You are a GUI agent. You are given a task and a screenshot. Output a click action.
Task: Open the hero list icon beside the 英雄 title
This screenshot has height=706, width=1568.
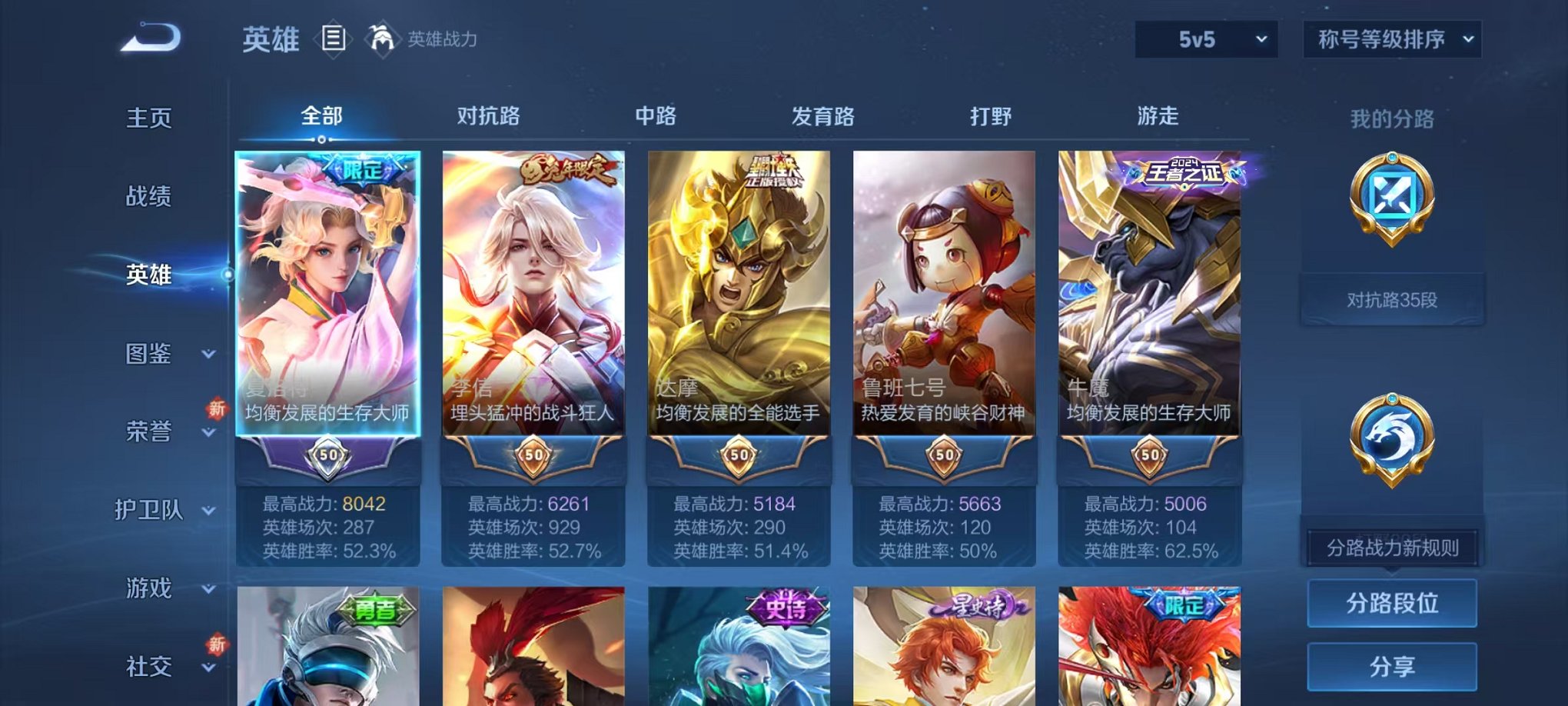[334, 38]
